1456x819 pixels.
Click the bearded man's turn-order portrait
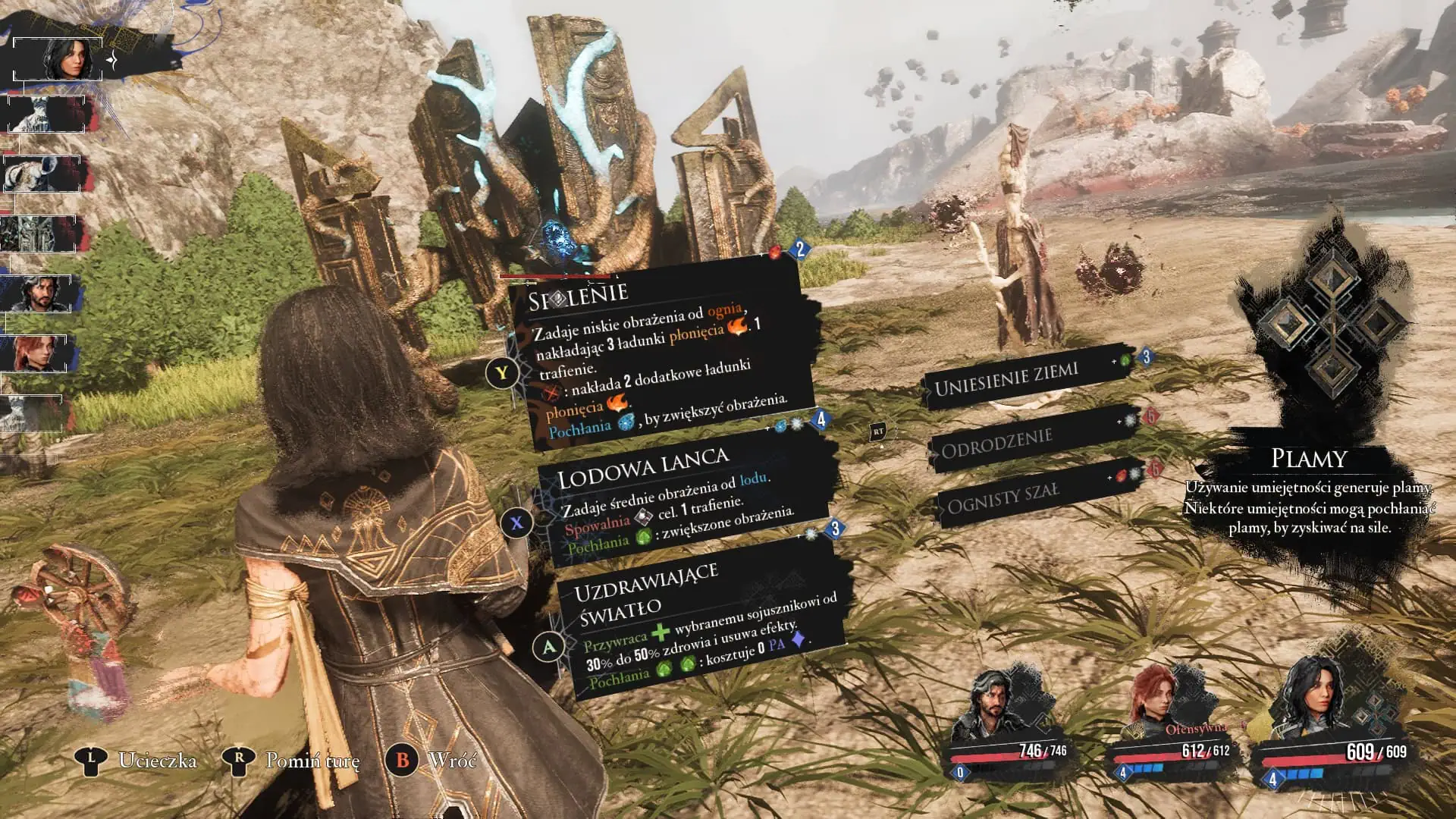(36, 293)
